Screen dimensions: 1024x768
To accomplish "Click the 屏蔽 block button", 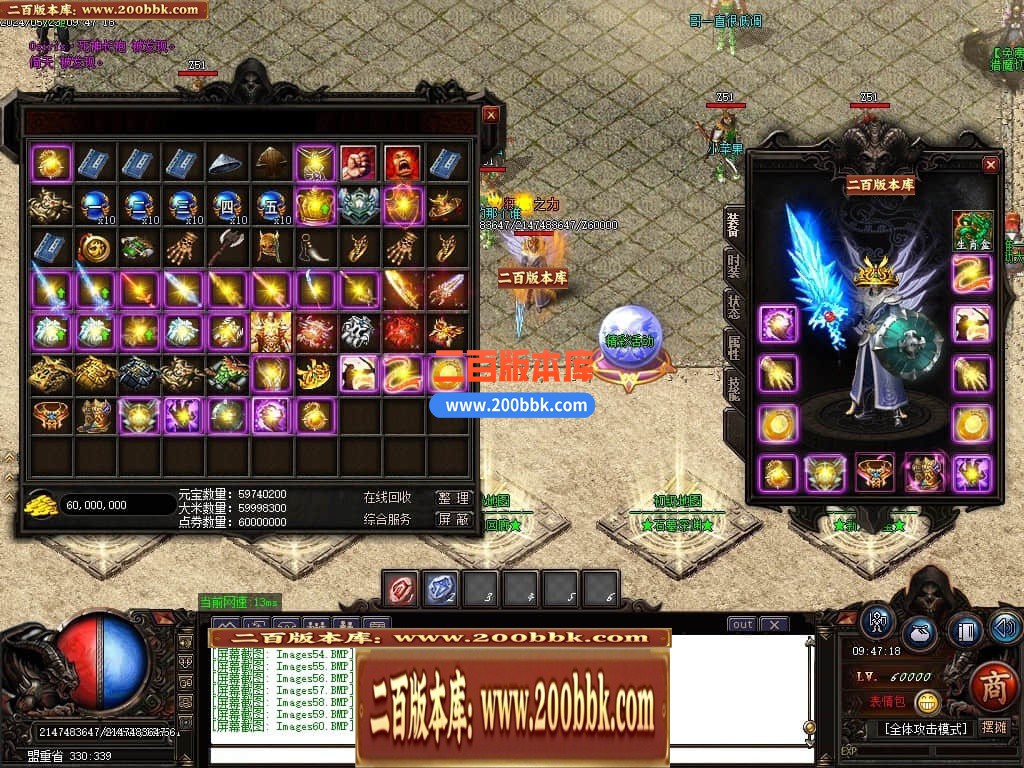I will pyautogui.click(x=453, y=519).
